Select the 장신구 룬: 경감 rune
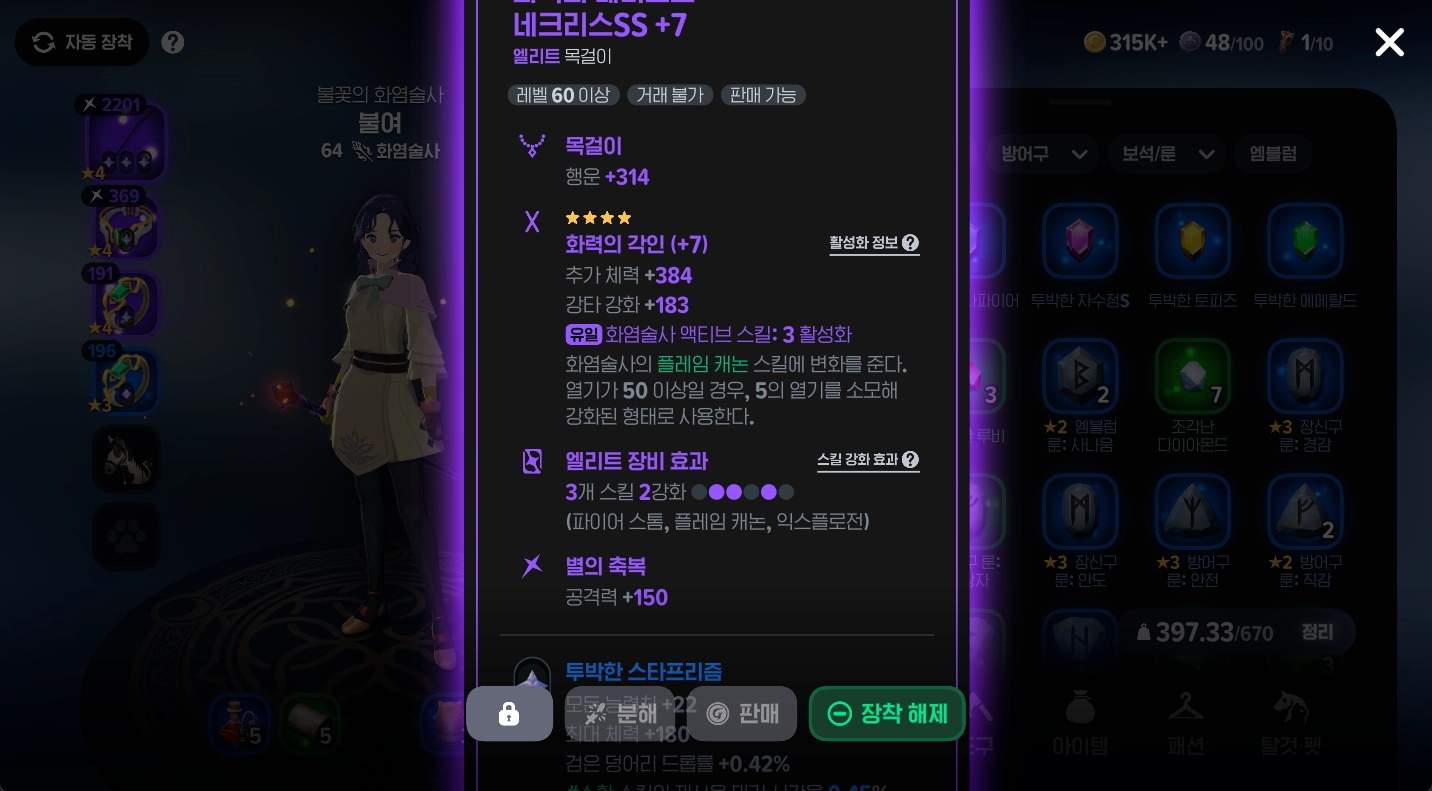Screen dimensions: 1432x791 point(1305,377)
